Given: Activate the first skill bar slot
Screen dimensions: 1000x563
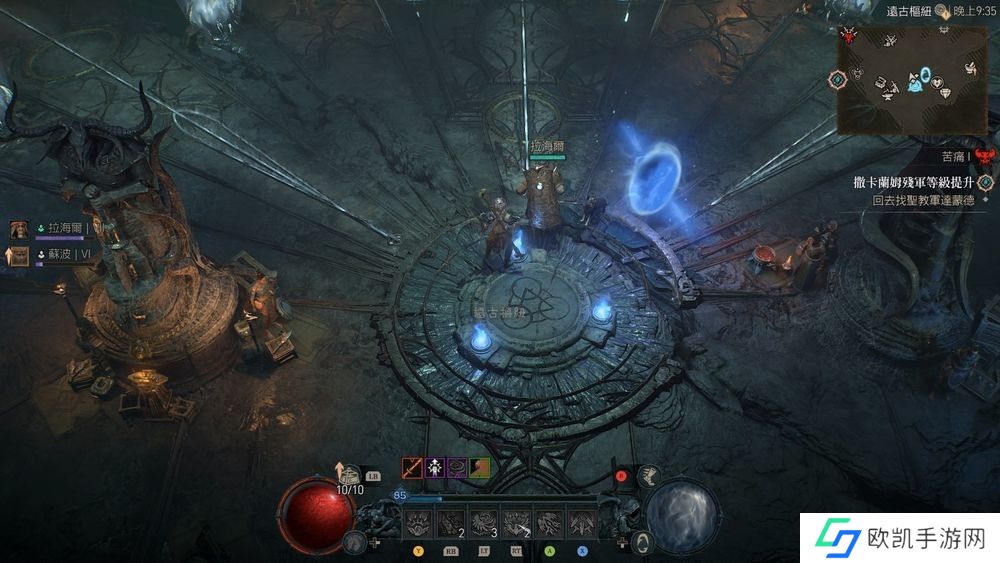Looking at the screenshot, I should [x=418, y=521].
